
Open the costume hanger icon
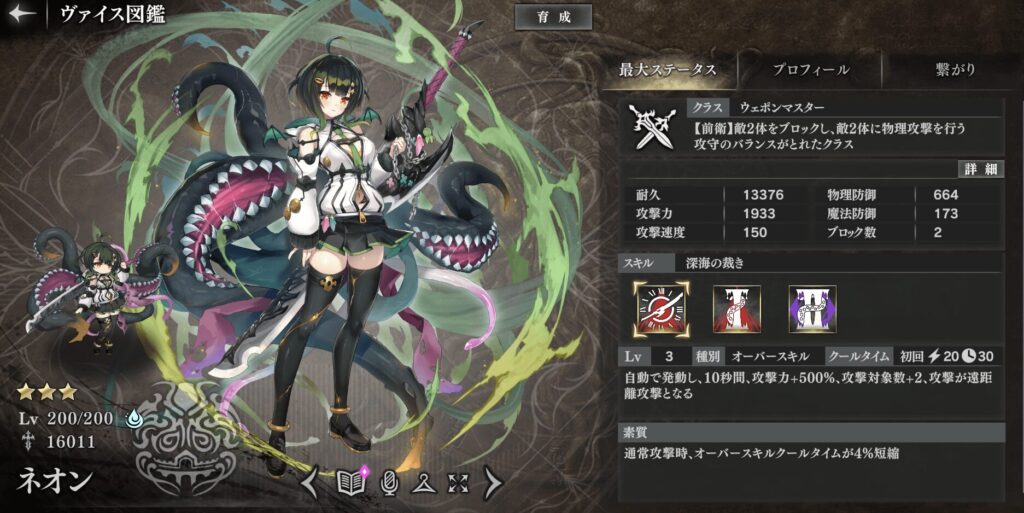pyautogui.click(x=424, y=483)
